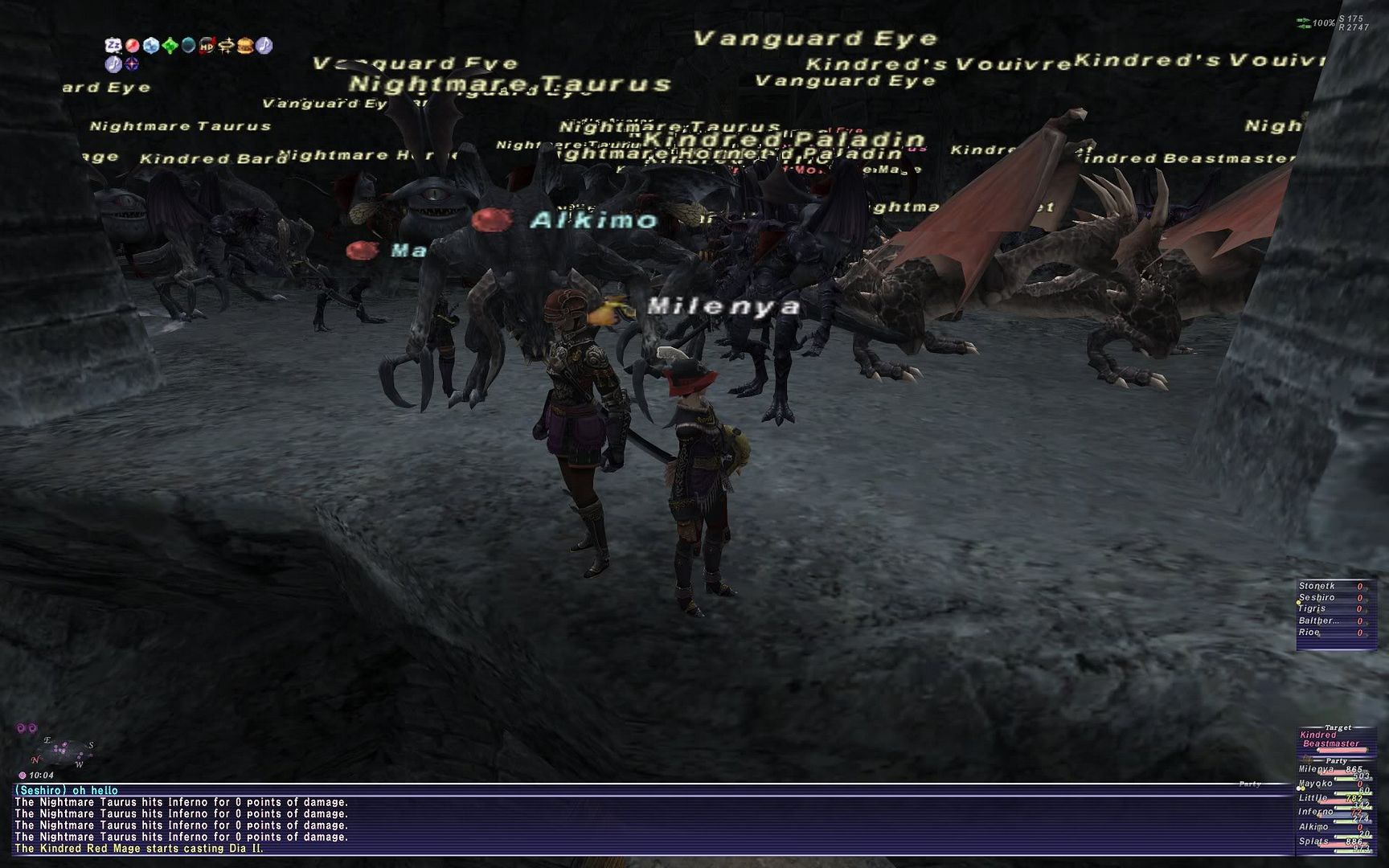Click the MP down status icon
This screenshot has width=1389, height=868.
pos(207,46)
